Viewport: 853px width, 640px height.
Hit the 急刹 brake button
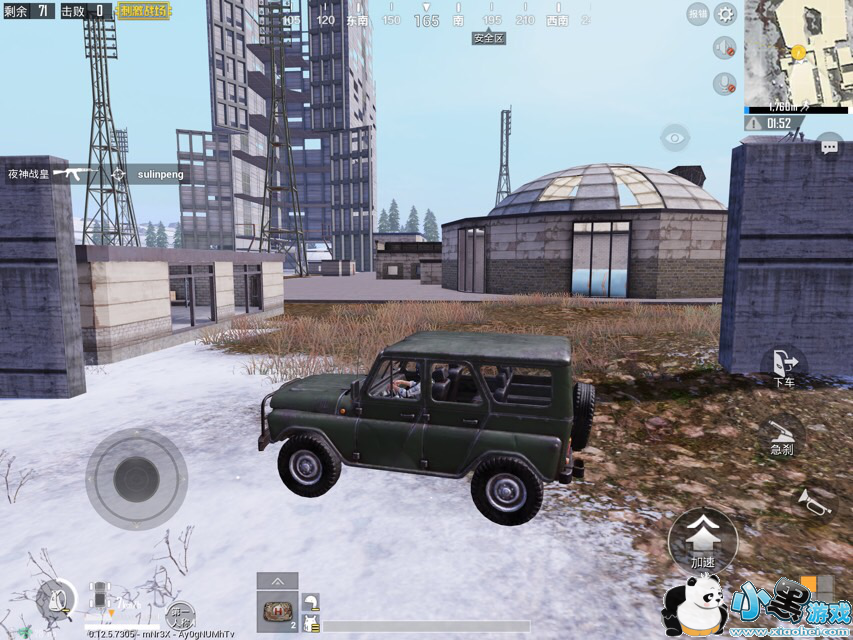(782, 436)
